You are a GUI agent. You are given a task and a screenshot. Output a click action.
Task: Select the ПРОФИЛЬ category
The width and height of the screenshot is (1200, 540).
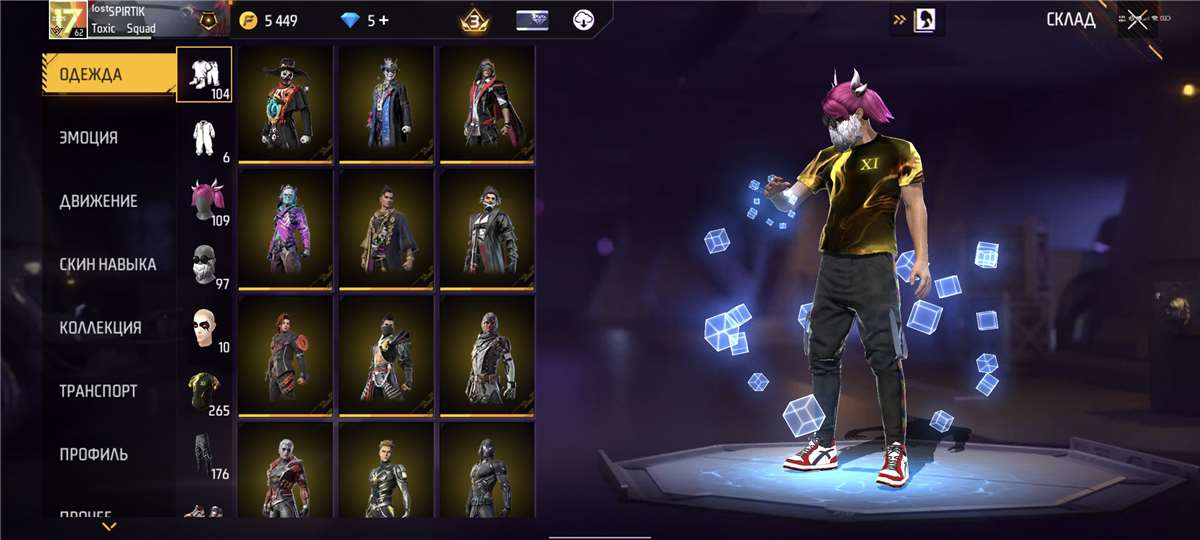point(94,454)
